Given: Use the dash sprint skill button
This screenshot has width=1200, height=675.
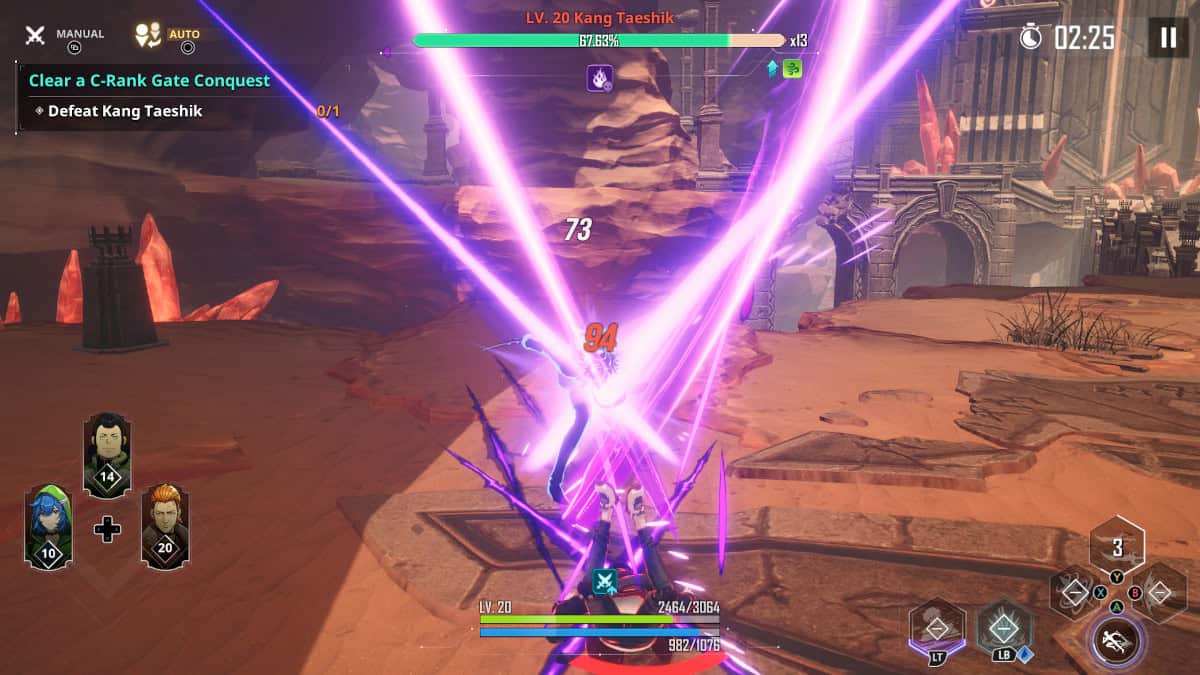Looking at the screenshot, I should tap(1117, 640).
